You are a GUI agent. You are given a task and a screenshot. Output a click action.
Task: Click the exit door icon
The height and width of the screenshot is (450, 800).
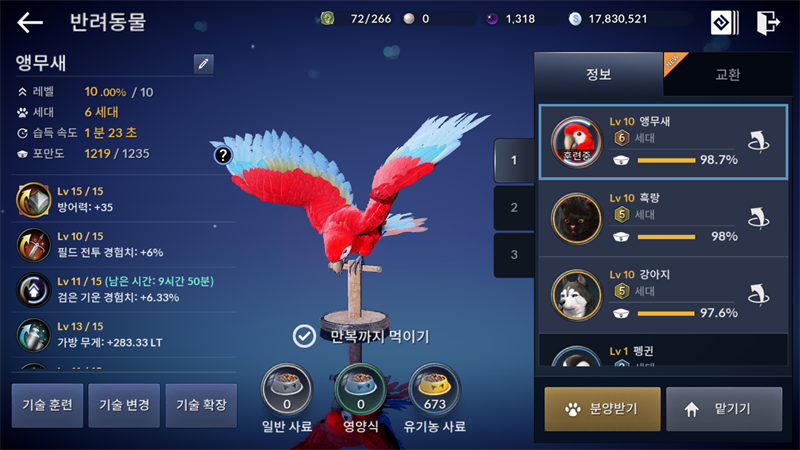[767, 22]
